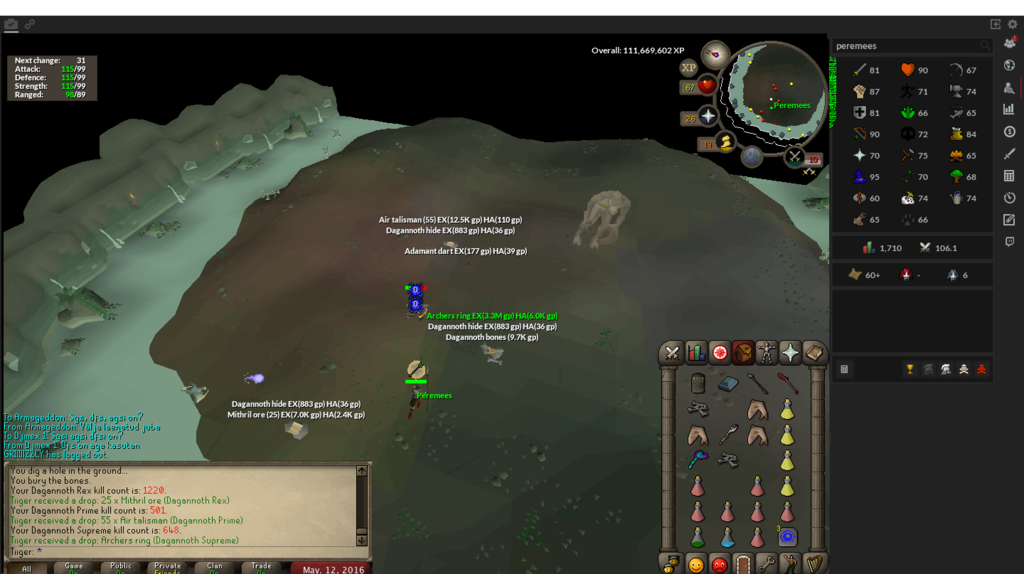This screenshot has width=1024, height=574.
Task: Select the blue teleport tablet in inventory
Action: point(787,538)
